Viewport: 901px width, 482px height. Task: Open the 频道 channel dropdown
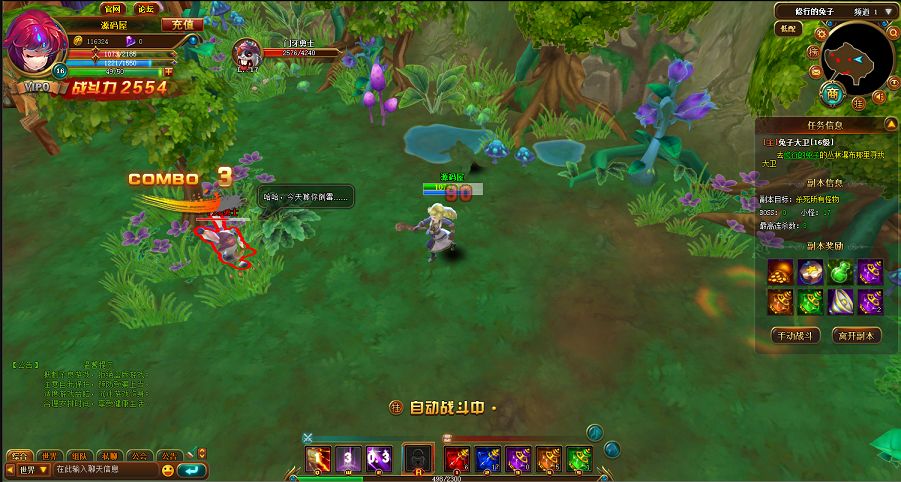click(886, 12)
